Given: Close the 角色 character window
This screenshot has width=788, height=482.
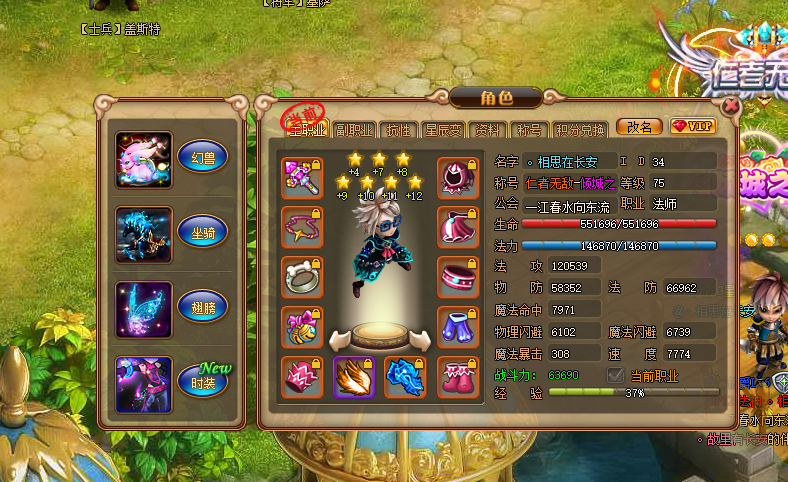Looking at the screenshot, I should tap(731, 104).
